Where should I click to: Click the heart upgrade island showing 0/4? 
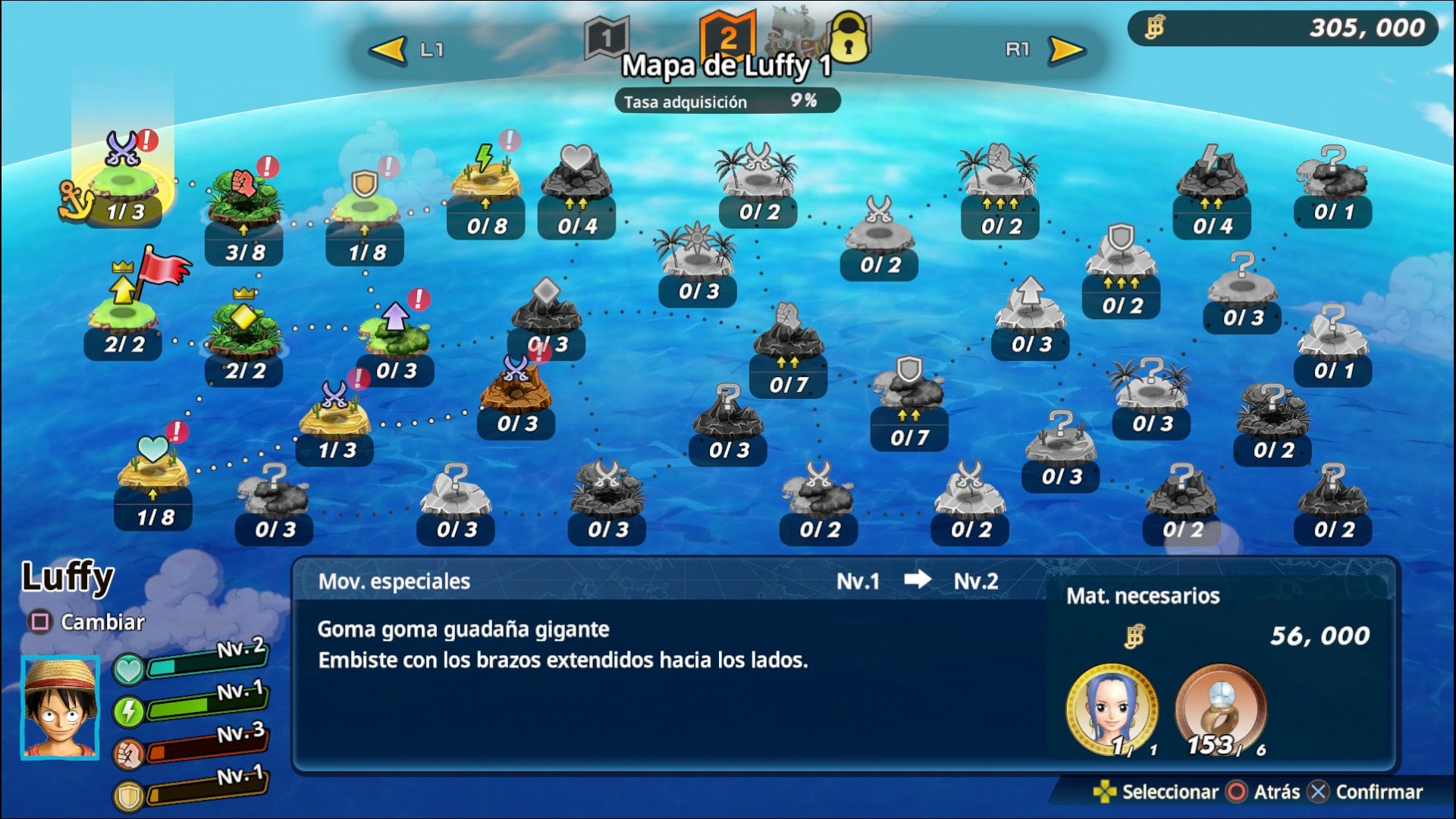[x=576, y=178]
